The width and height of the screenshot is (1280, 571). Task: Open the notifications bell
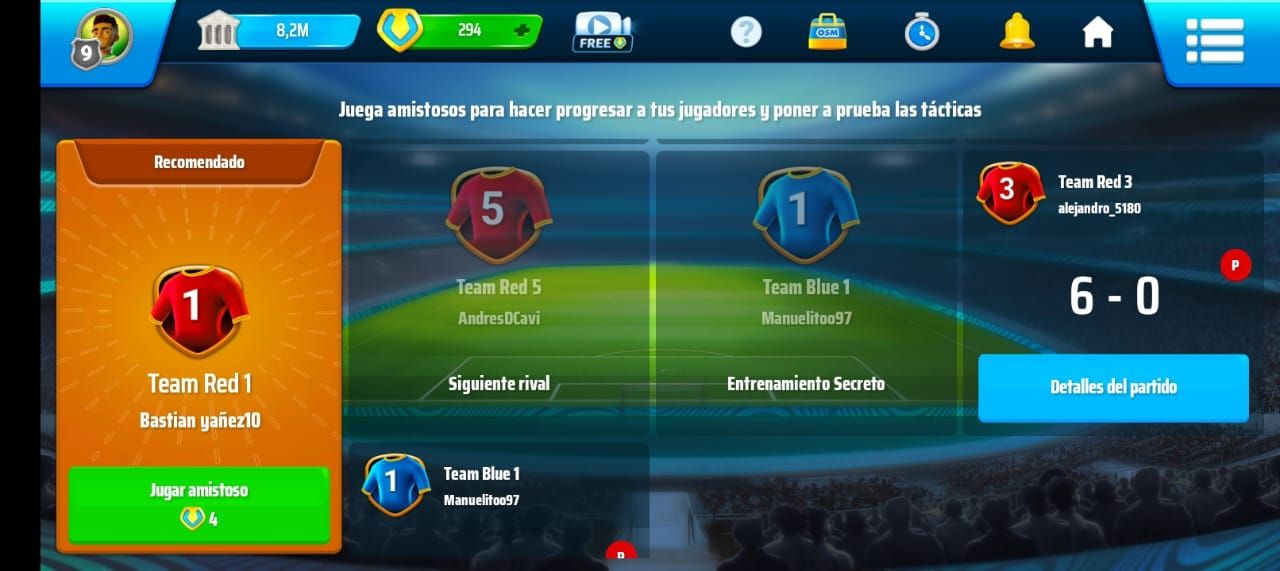coord(1017,32)
